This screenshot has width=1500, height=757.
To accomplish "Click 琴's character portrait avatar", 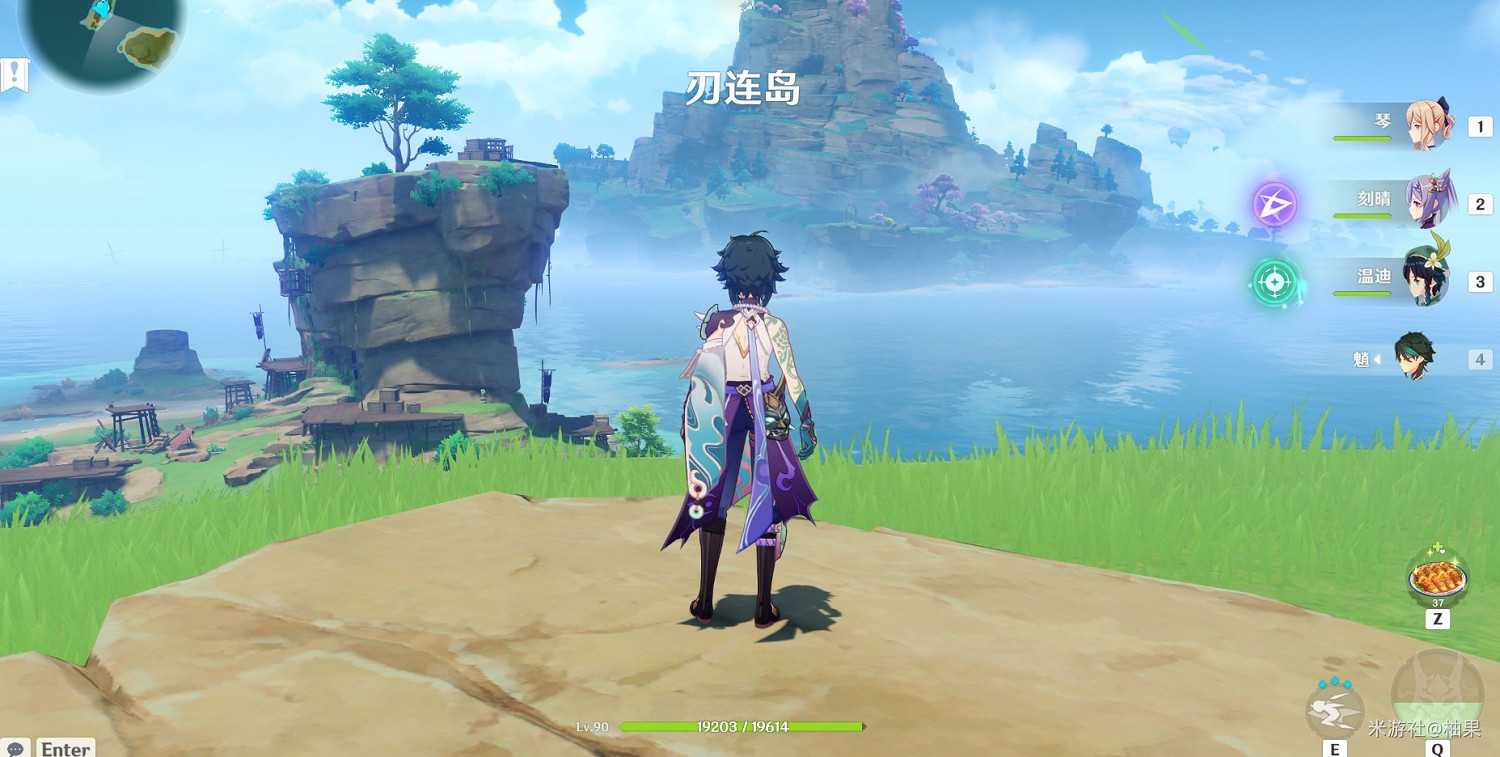I will (x=1428, y=128).
